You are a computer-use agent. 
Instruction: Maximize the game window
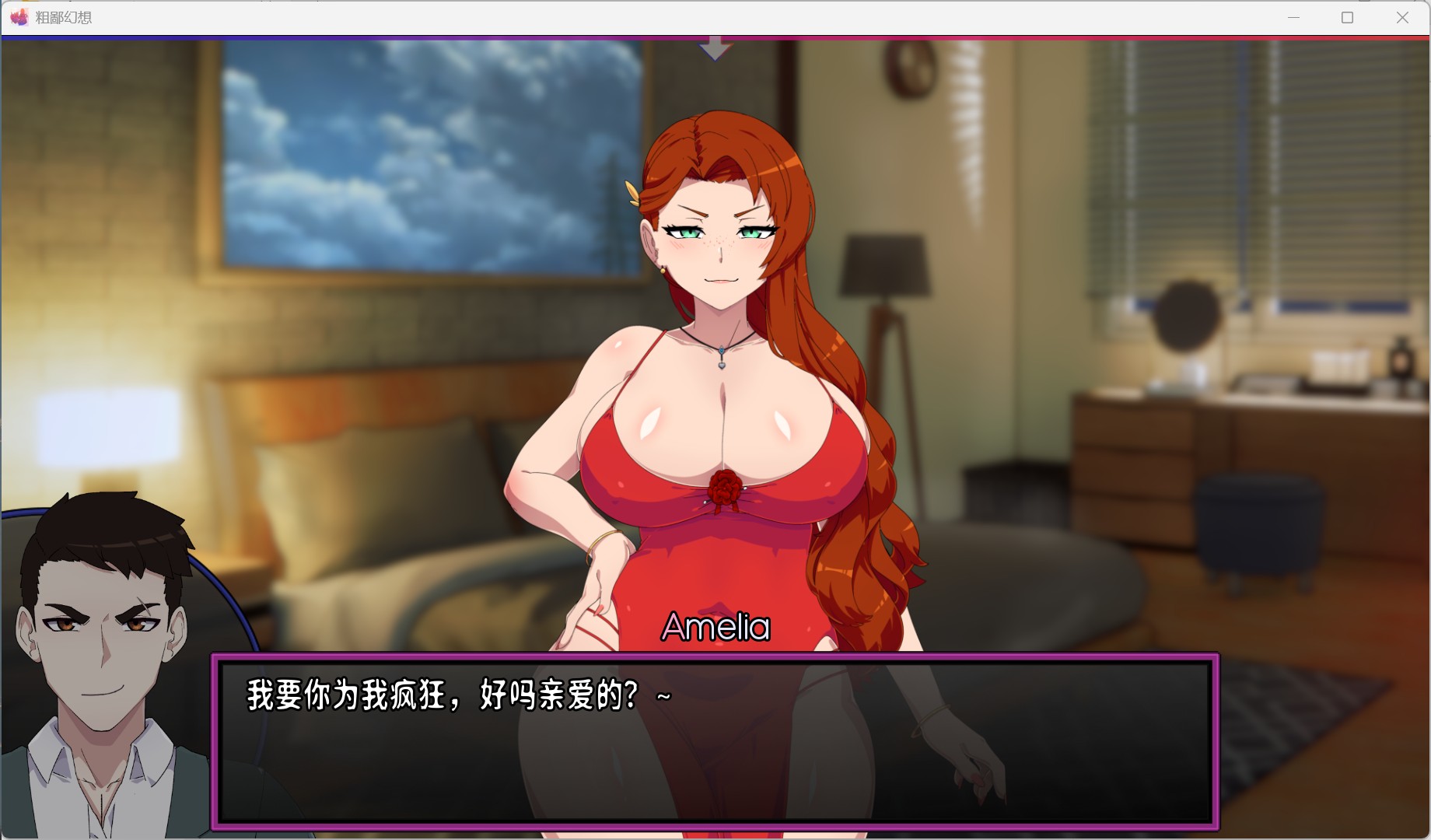(x=1347, y=17)
